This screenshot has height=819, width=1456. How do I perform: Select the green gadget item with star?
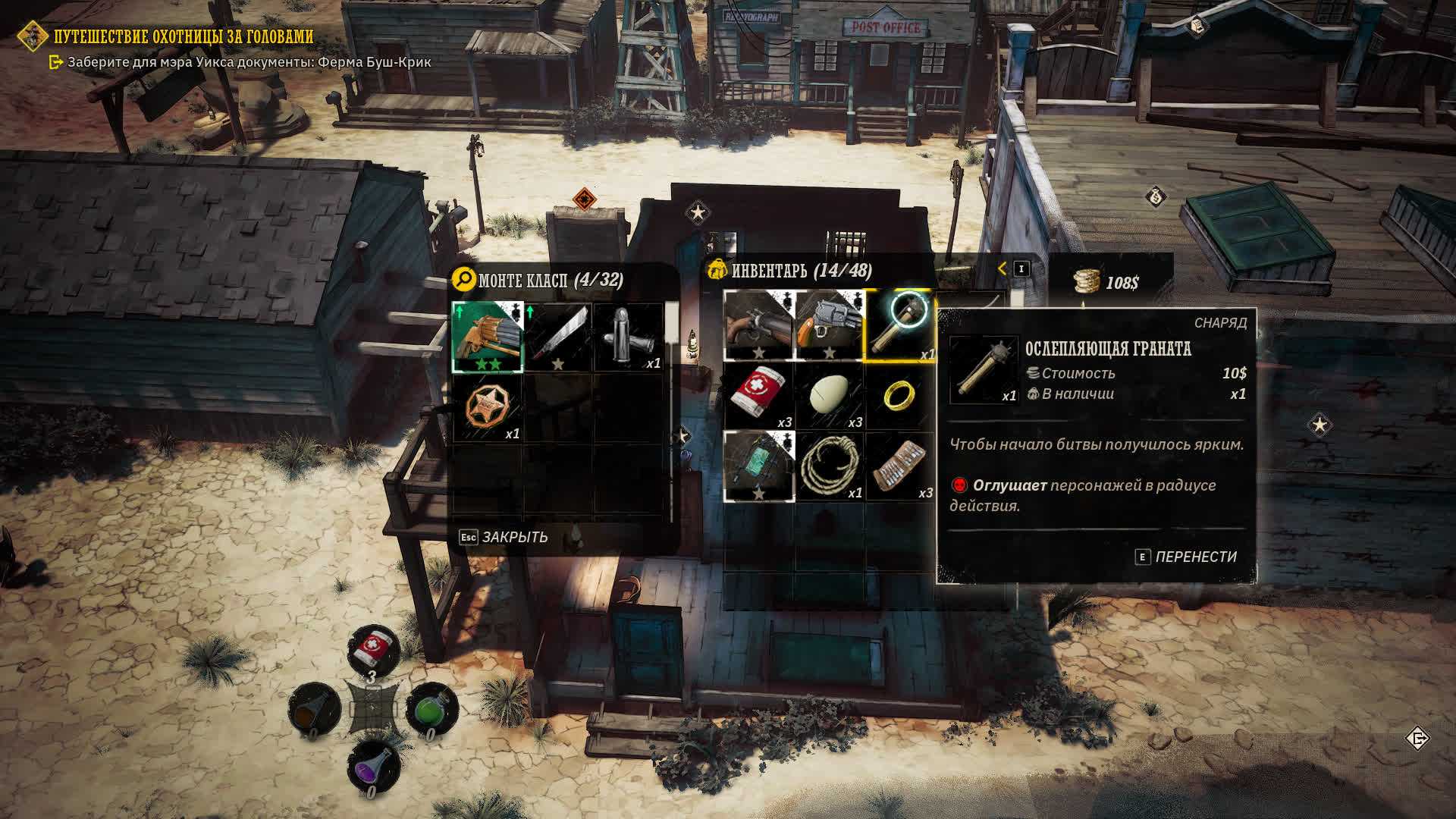[758, 466]
